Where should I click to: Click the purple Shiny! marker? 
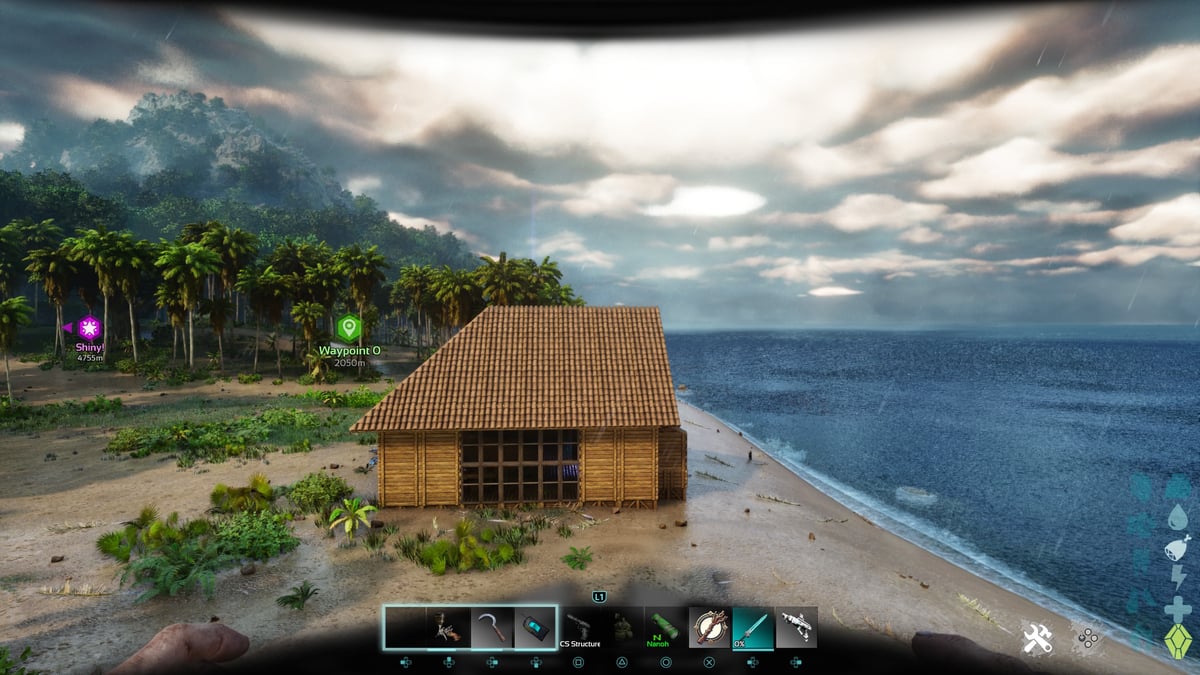pyautogui.click(x=90, y=327)
